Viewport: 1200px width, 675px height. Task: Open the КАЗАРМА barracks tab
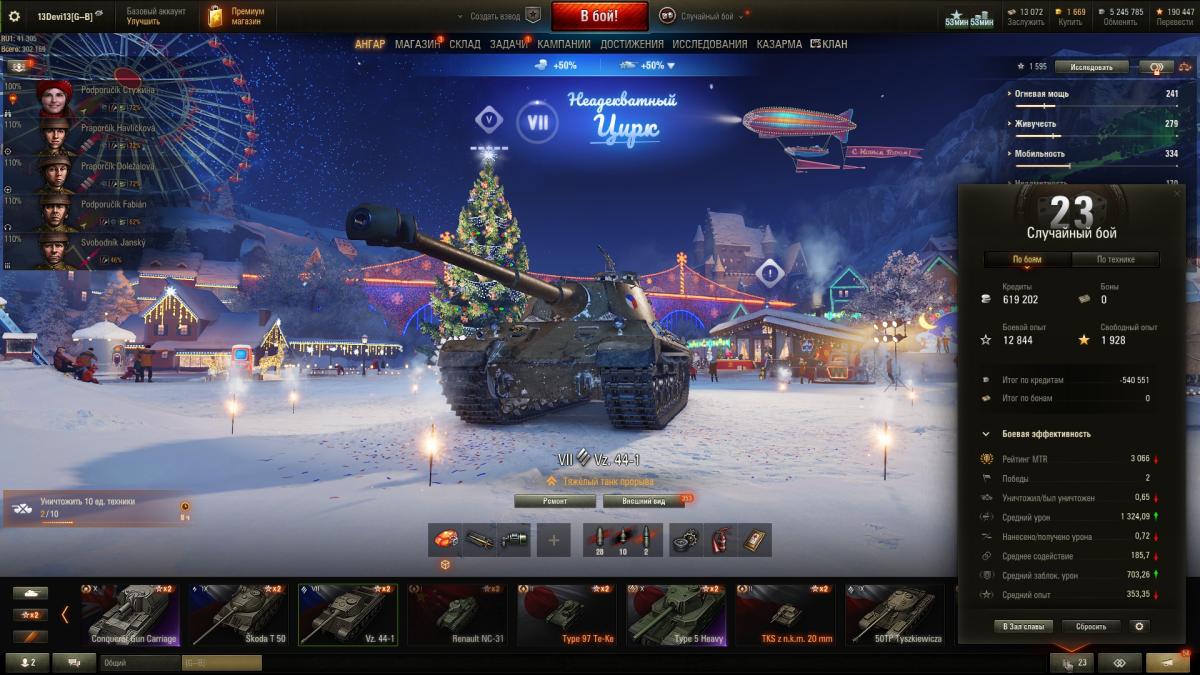(779, 44)
